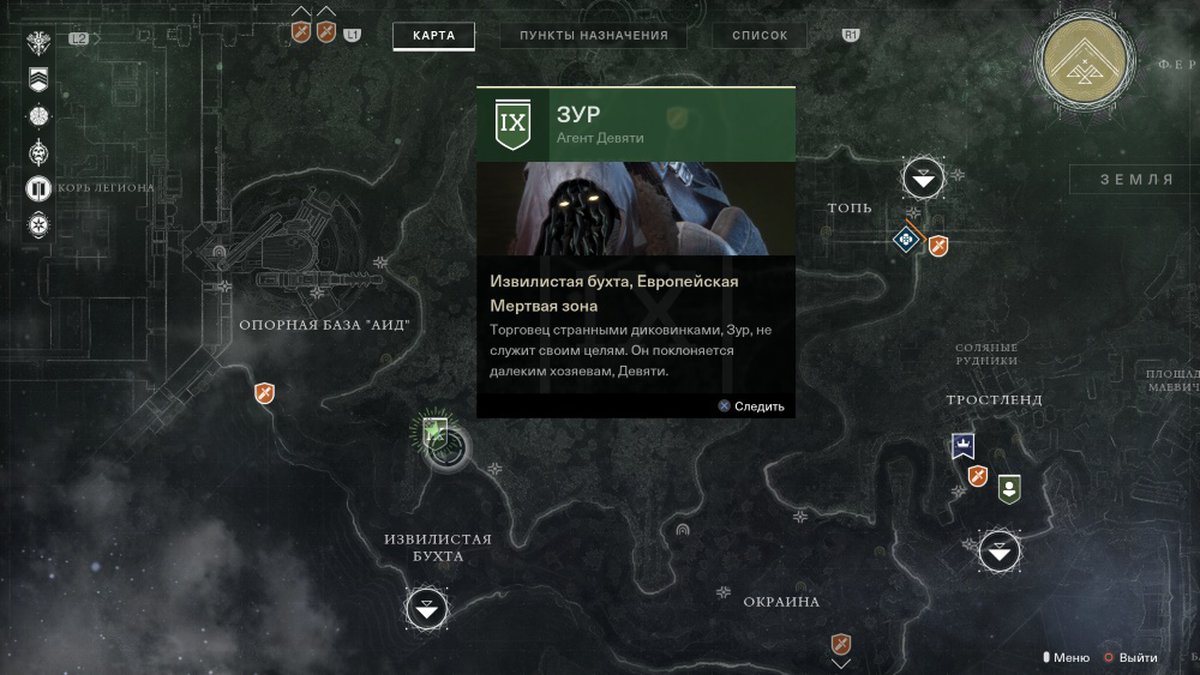The height and width of the screenshot is (675, 1200).
Task: Switch to the Карта tab
Action: [x=433, y=36]
